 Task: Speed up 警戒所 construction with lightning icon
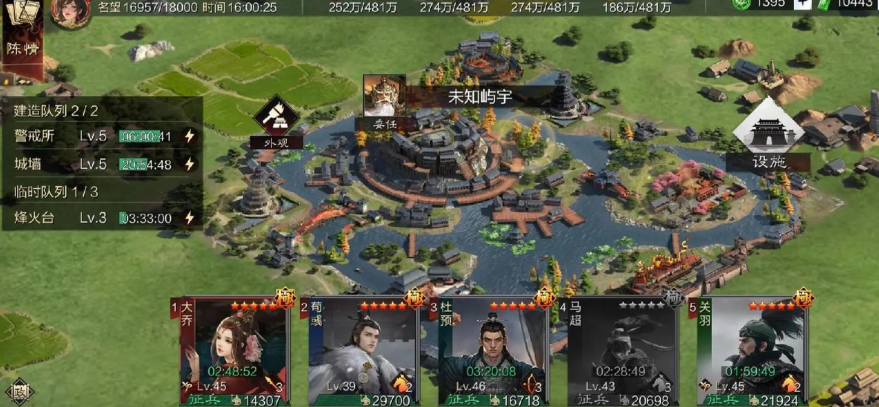coord(189,136)
